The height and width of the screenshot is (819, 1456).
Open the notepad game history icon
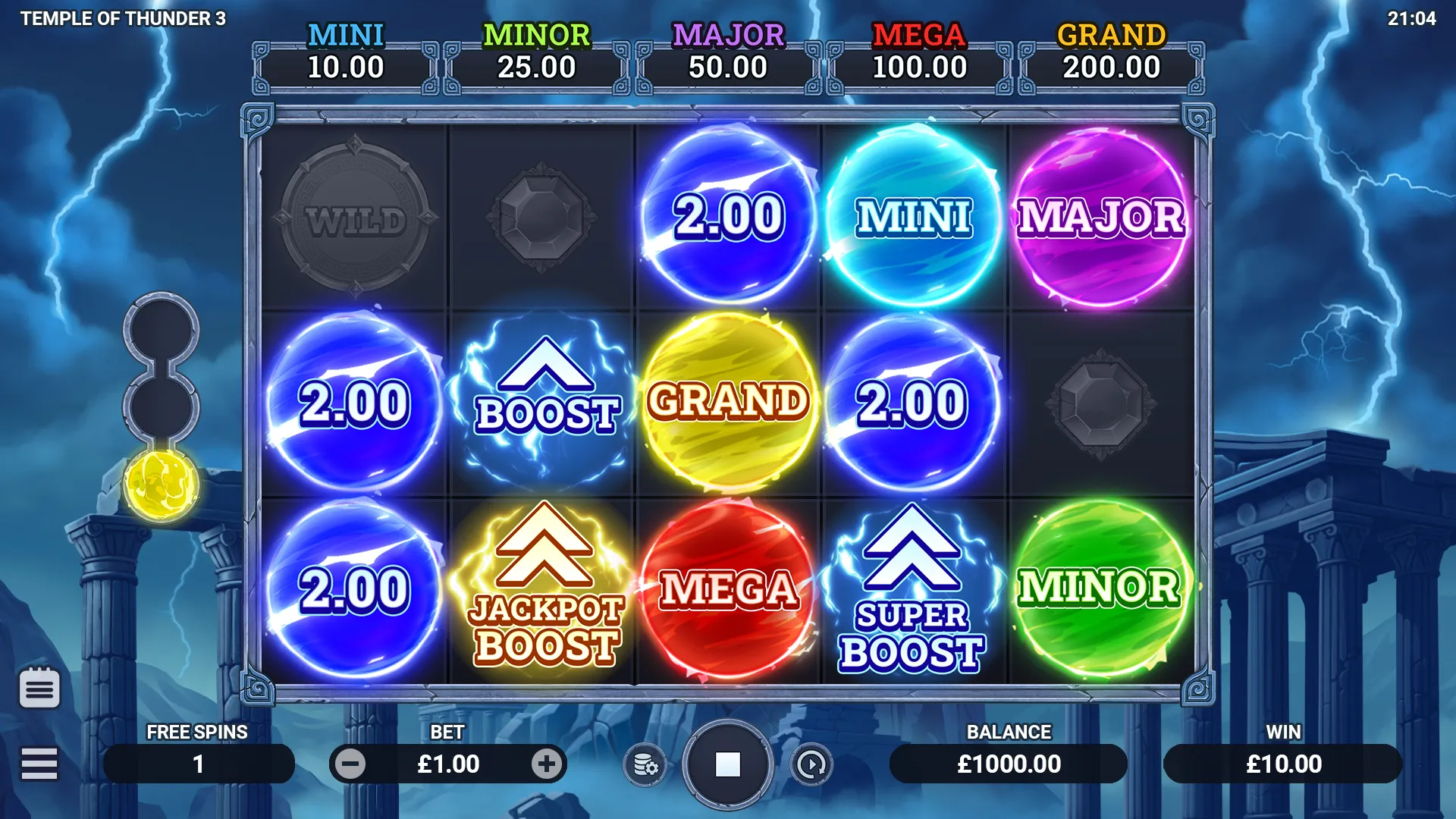coord(39,689)
